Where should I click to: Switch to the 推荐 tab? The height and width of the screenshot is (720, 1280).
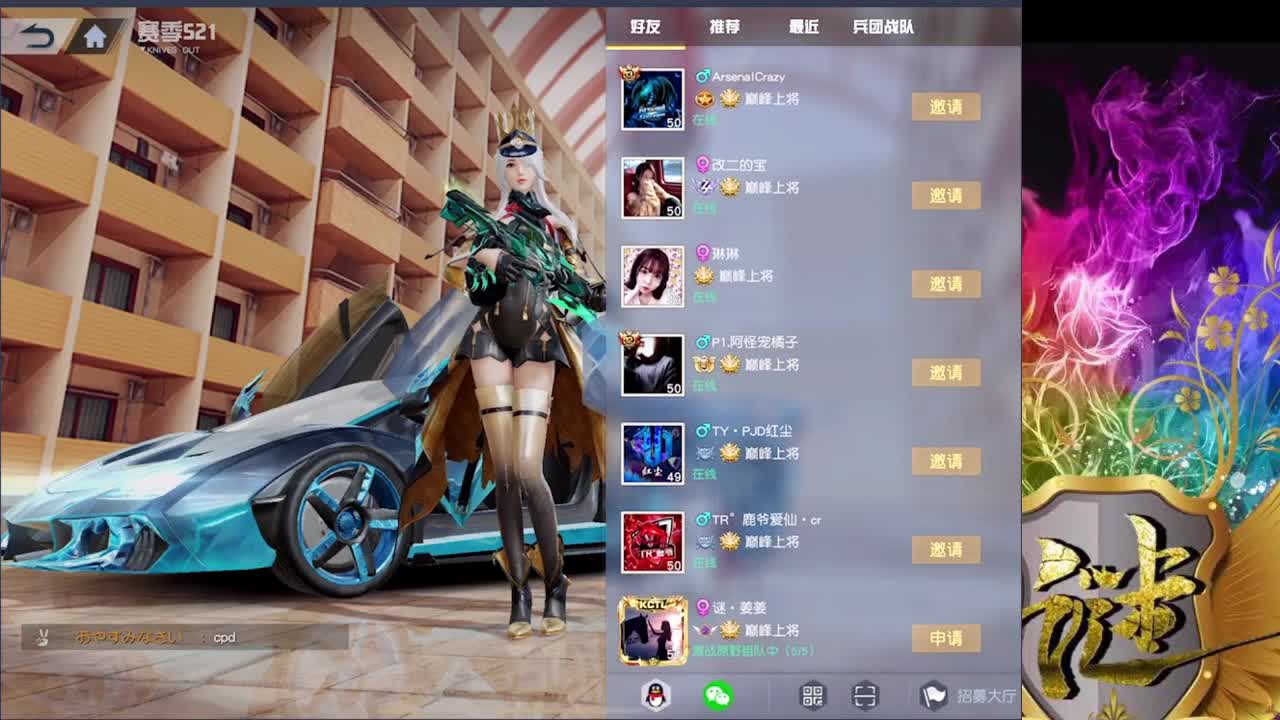pyautogui.click(x=724, y=28)
